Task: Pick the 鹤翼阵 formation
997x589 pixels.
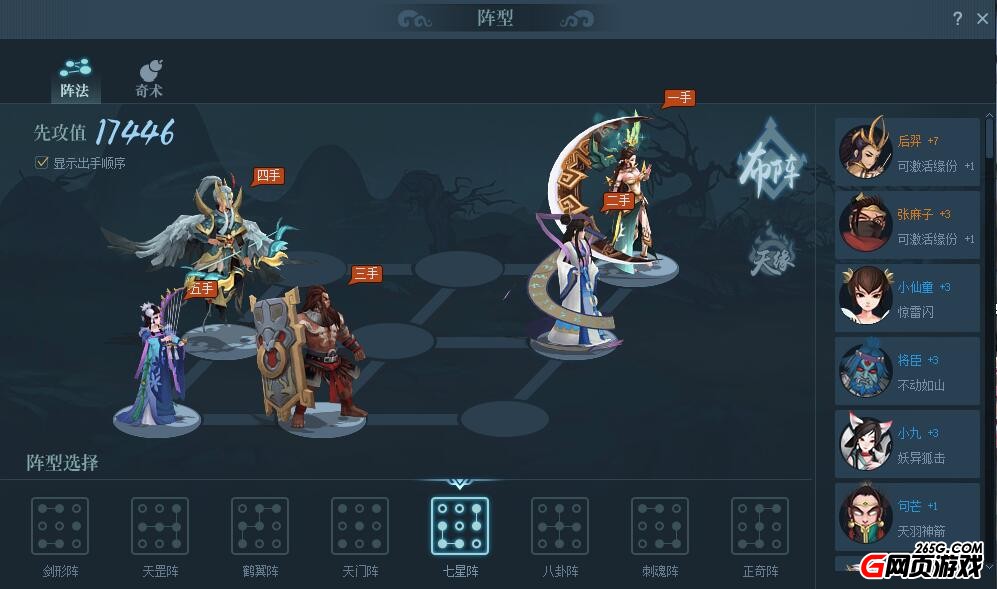Action: click(x=260, y=526)
